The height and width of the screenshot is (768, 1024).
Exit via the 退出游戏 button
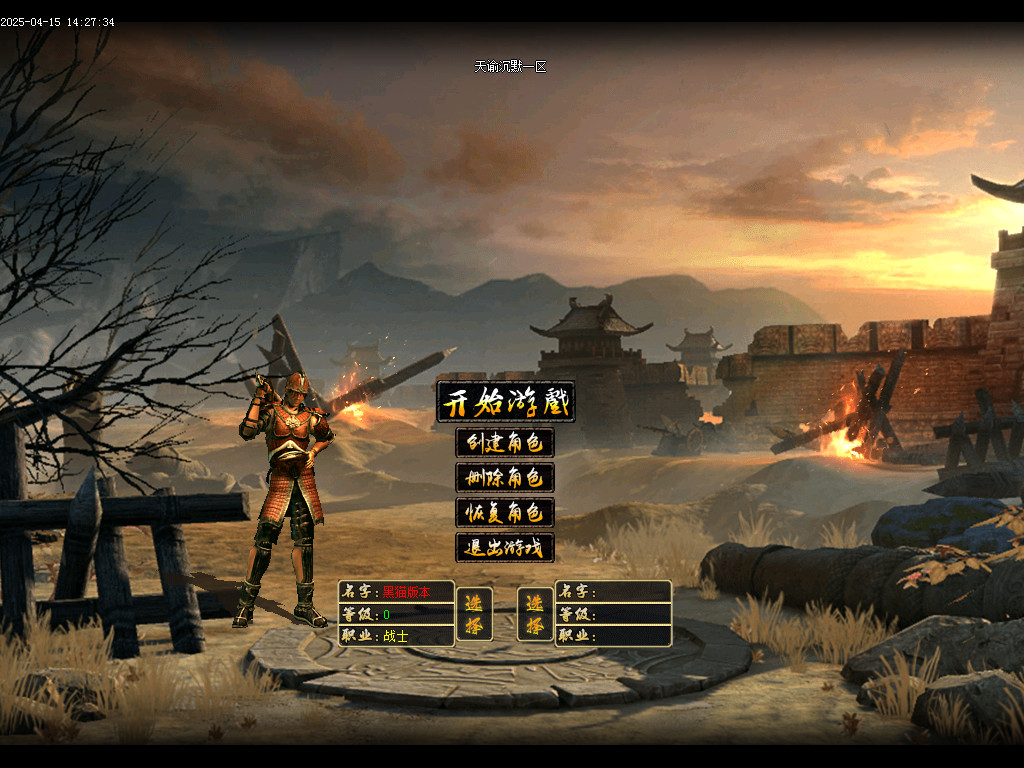(x=505, y=548)
